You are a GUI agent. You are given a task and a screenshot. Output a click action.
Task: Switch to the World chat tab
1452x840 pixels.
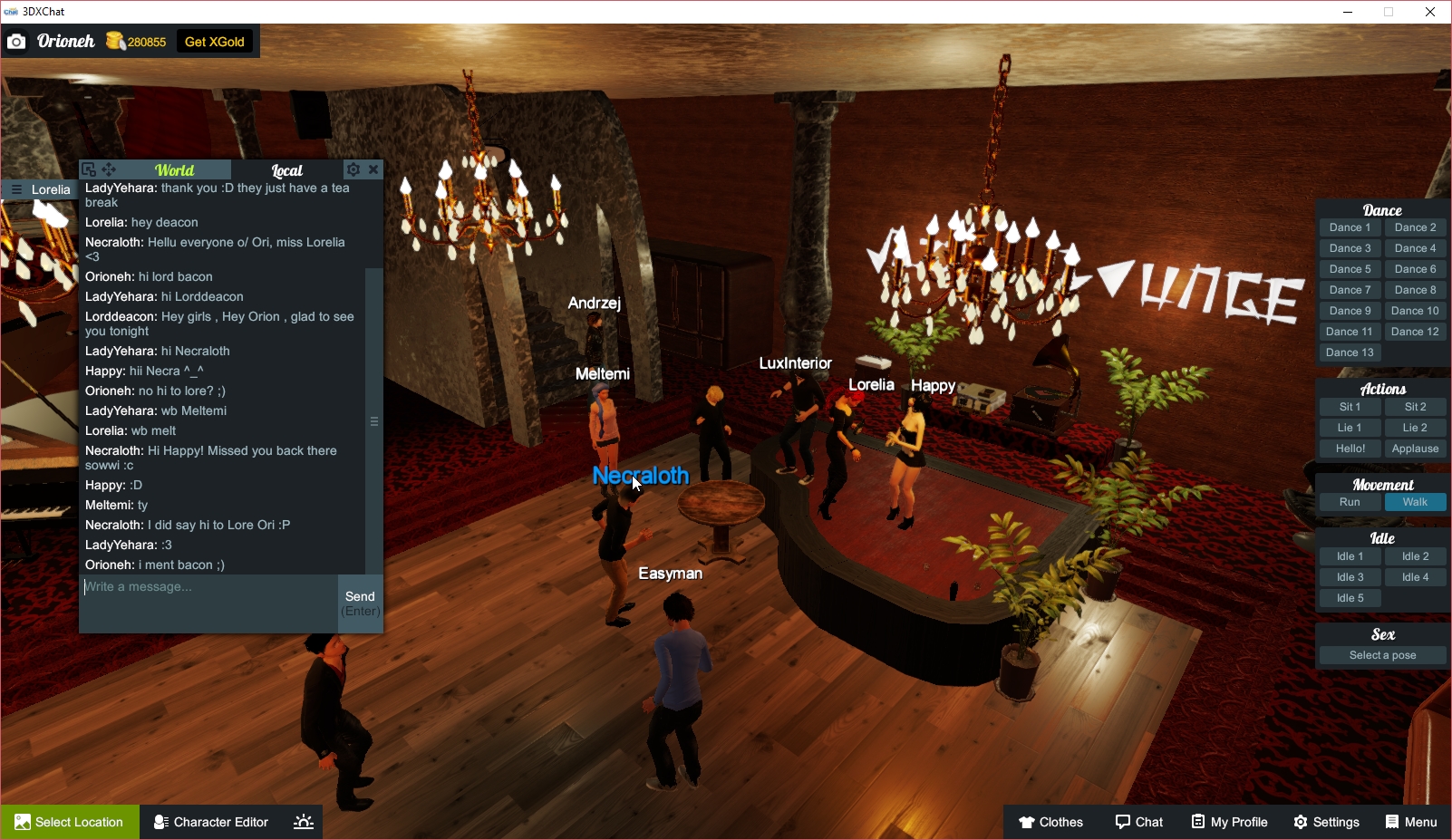(175, 169)
